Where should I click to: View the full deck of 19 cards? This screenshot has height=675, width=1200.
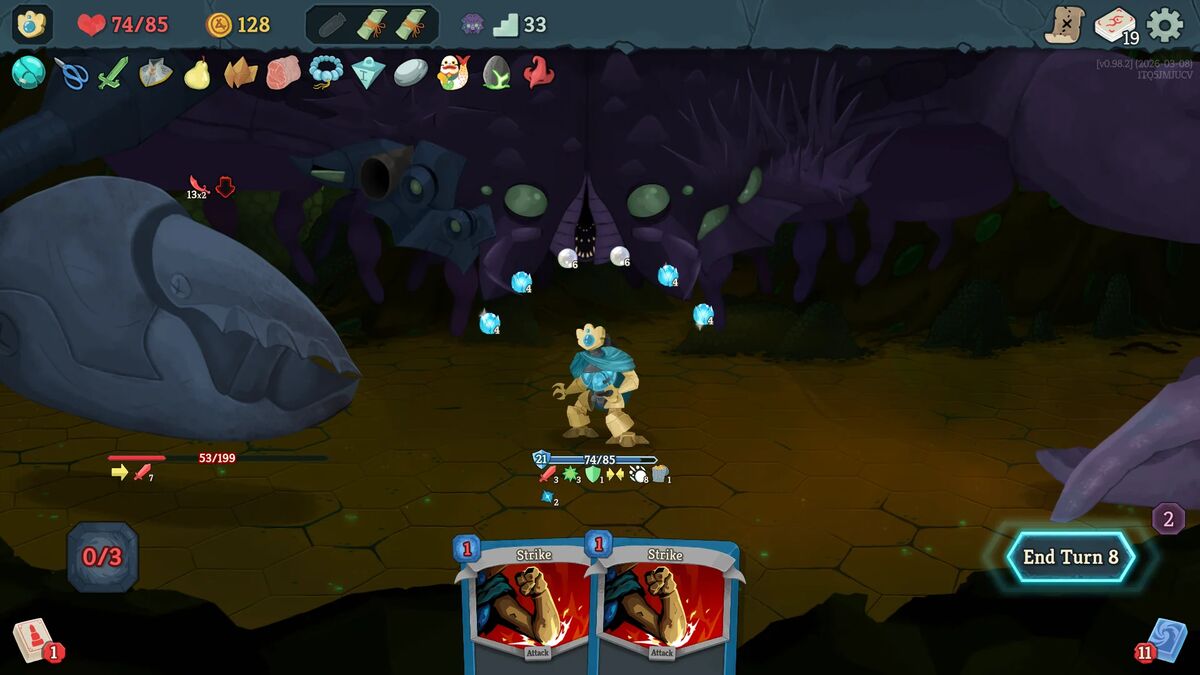[x=1115, y=25]
